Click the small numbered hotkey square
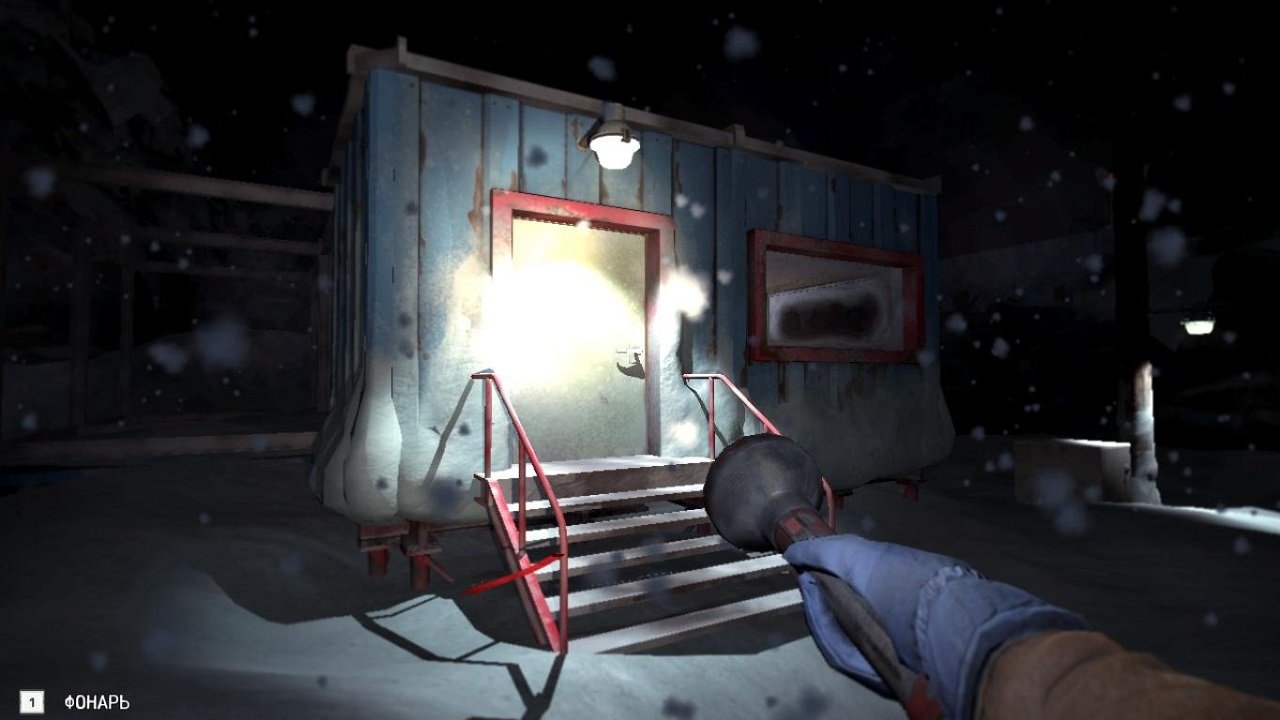This screenshot has width=1280, height=720. click(34, 700)
